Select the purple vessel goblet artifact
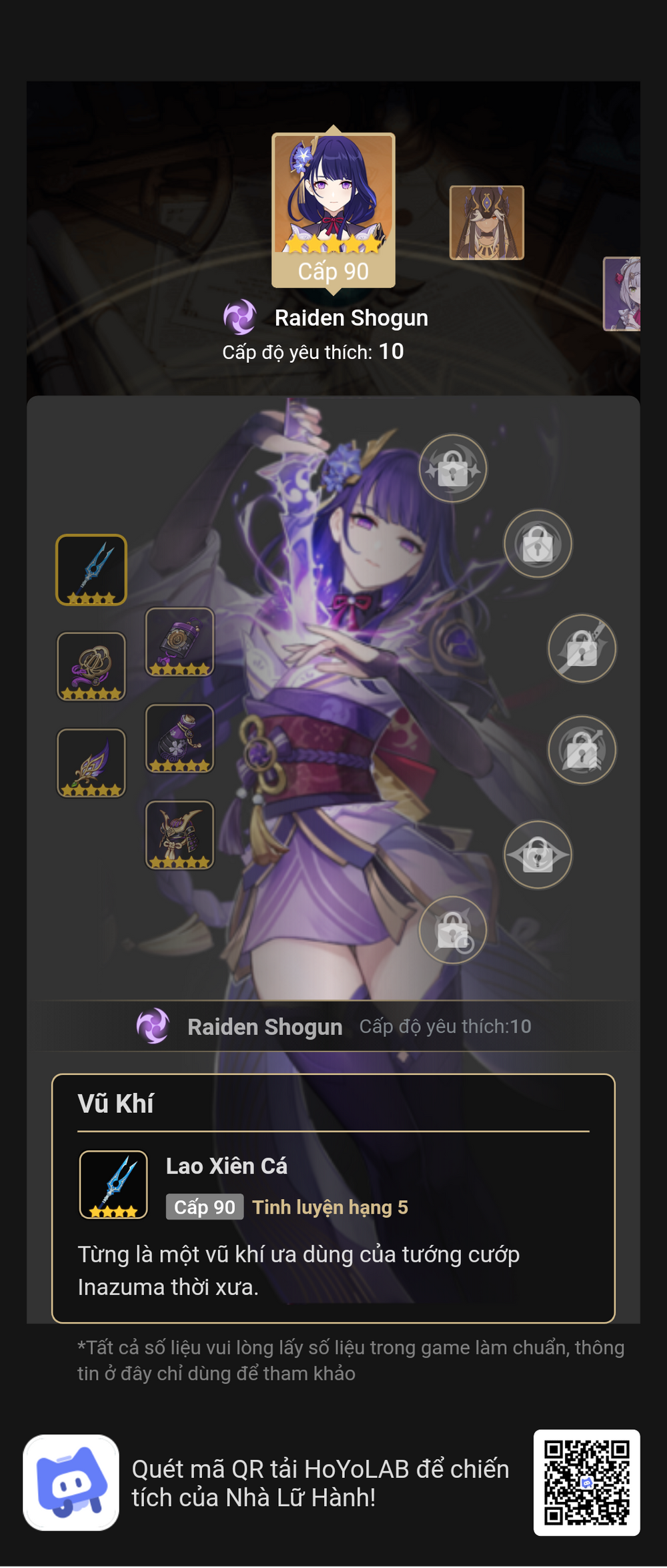The image size is (667, 1568). pyautogui.click(x=179, y=738)
